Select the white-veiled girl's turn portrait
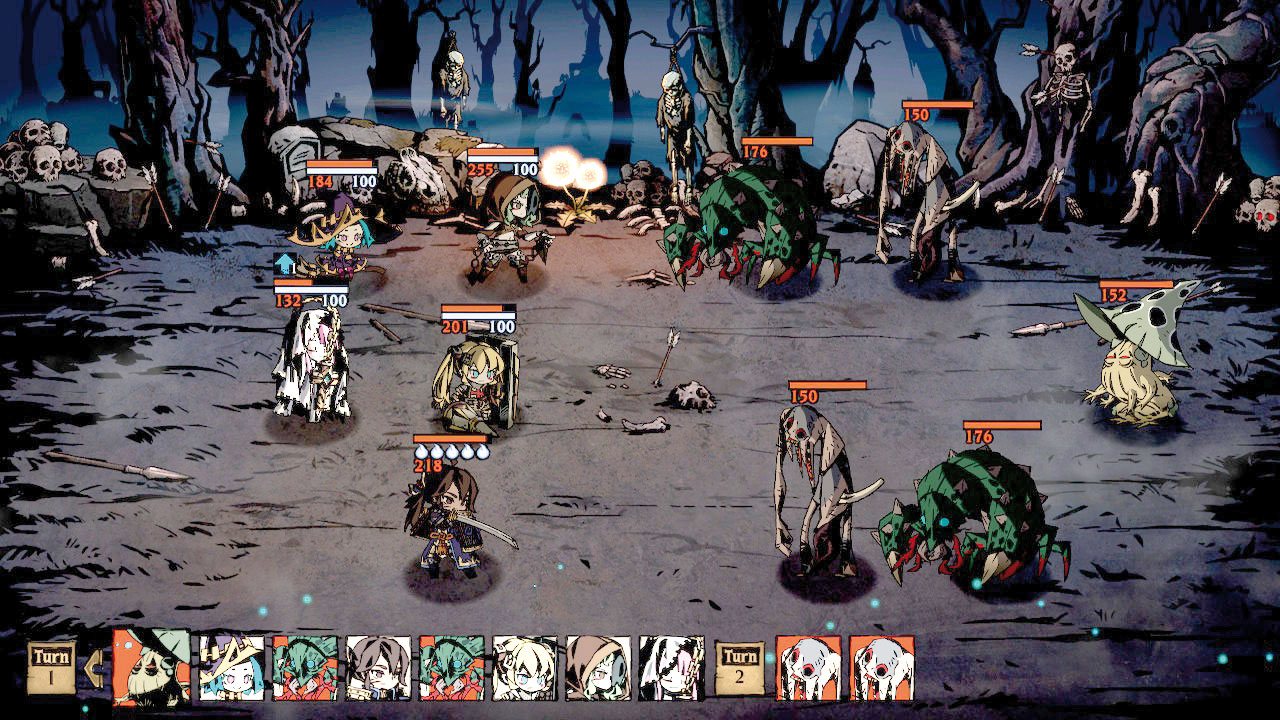The width and height of the screenshot is (1280, 720). (671, 668)
